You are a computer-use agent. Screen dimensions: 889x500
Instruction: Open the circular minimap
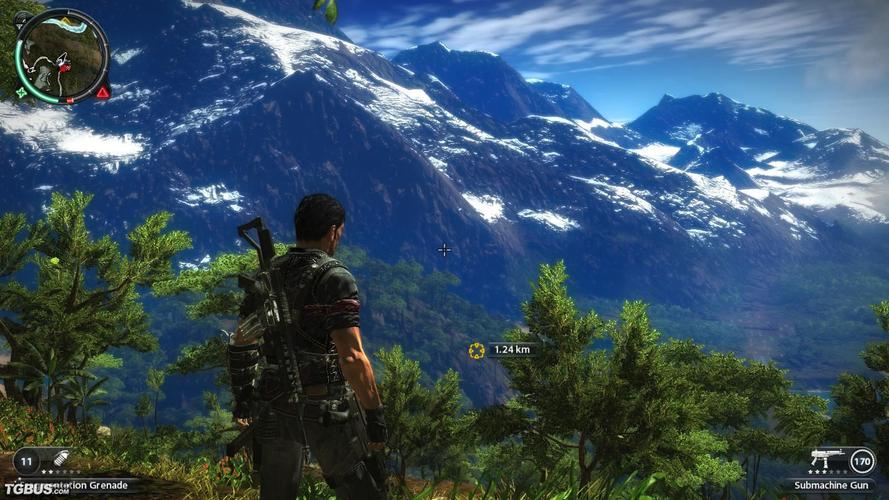[x=61, y=55]
